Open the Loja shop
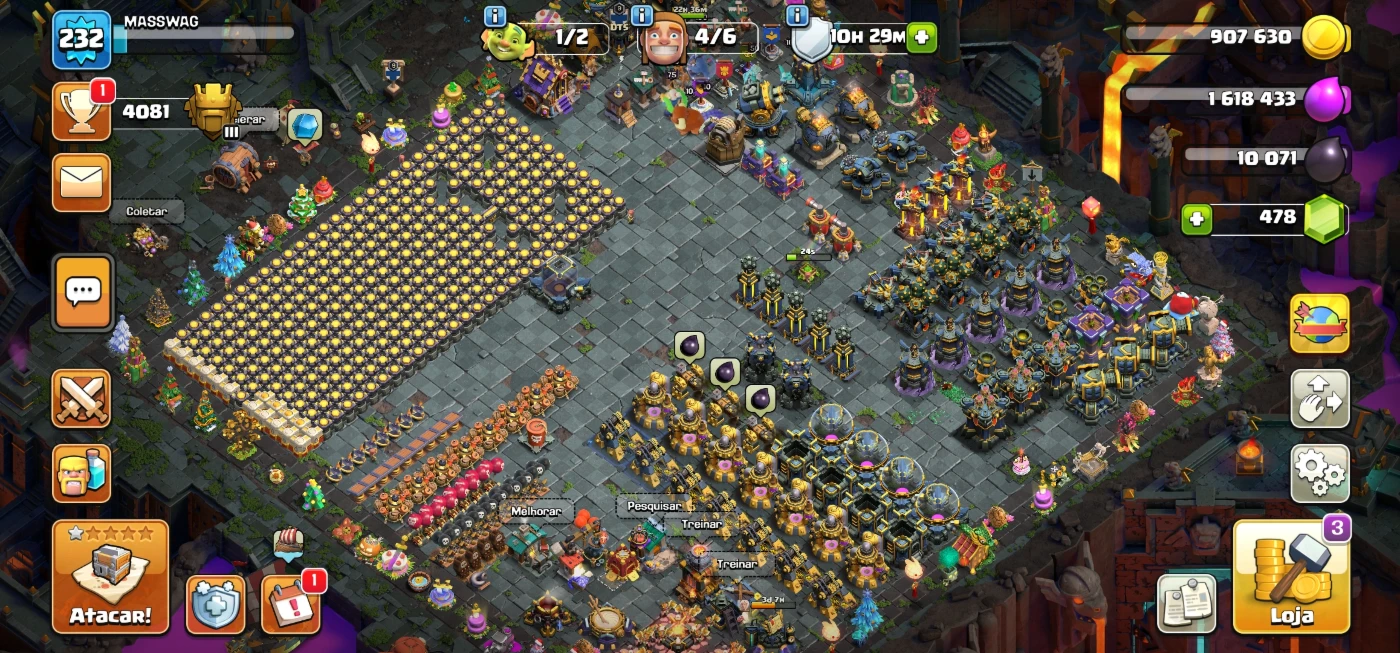1400x653 pixels. pyautogui.click(x=1291, y=577)
